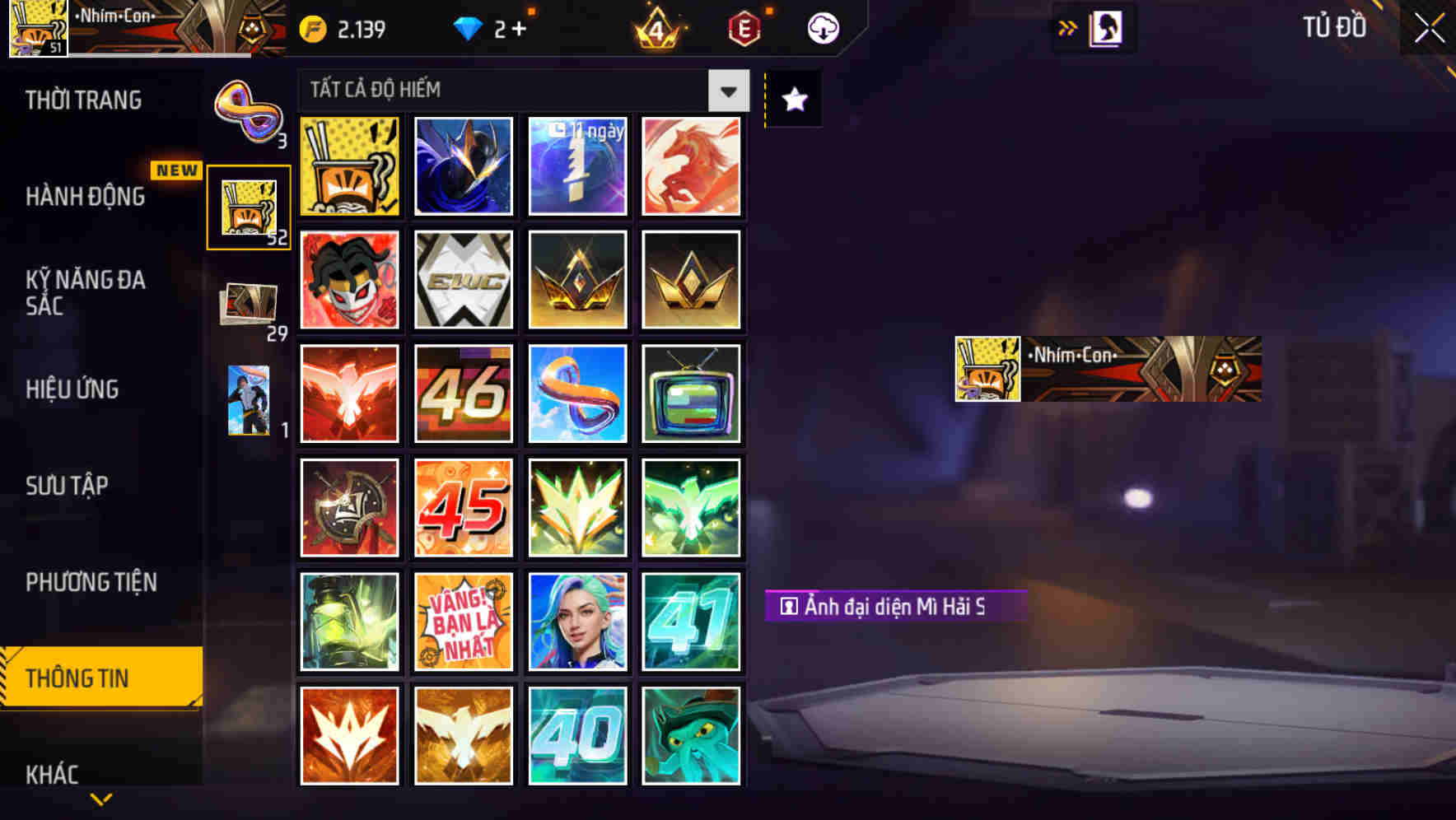
Task: Open the avatar category showing 52 items
Action: click(x=248, y=204)
